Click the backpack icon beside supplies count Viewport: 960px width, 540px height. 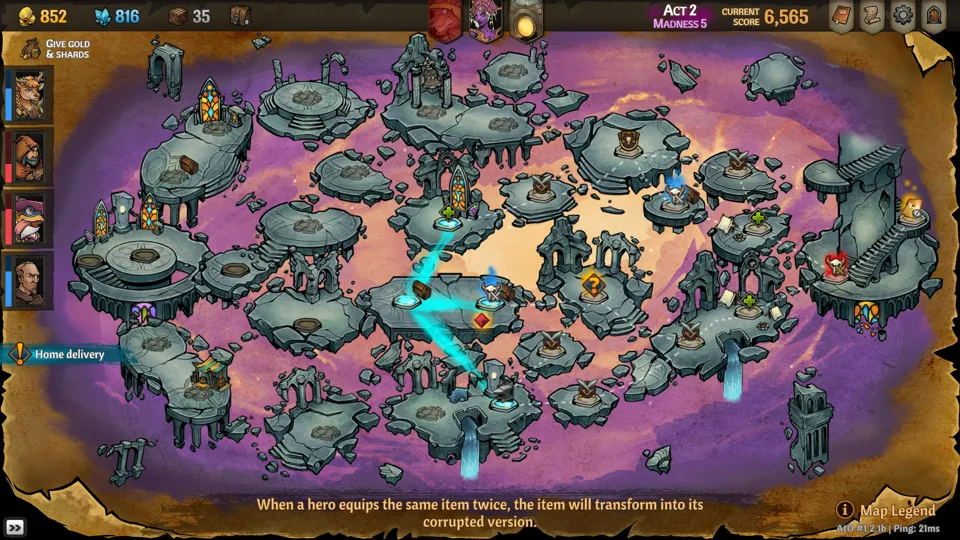(240, 16)
